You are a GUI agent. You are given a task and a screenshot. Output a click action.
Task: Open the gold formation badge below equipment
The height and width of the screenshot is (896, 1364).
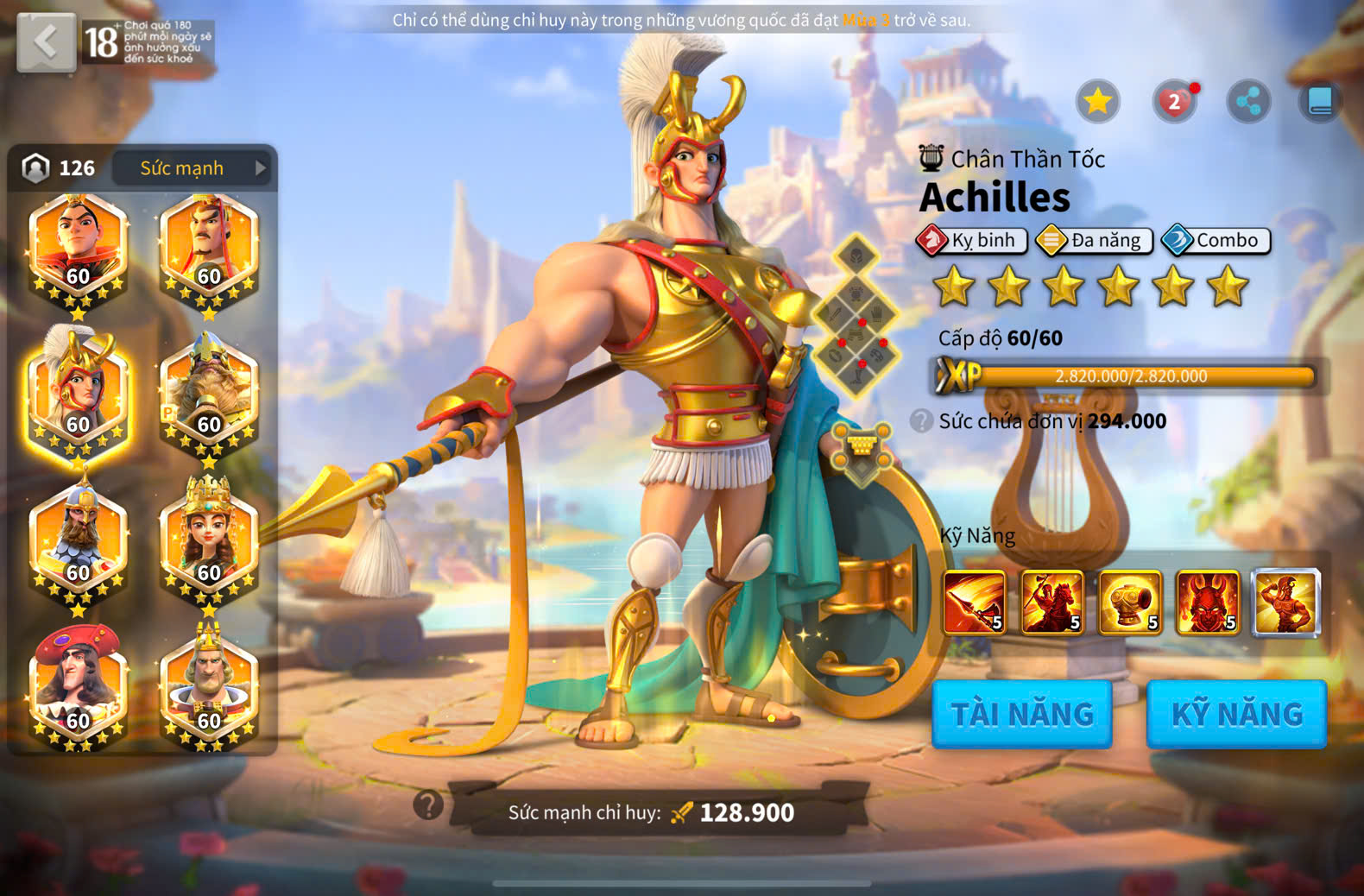point(862,451)
